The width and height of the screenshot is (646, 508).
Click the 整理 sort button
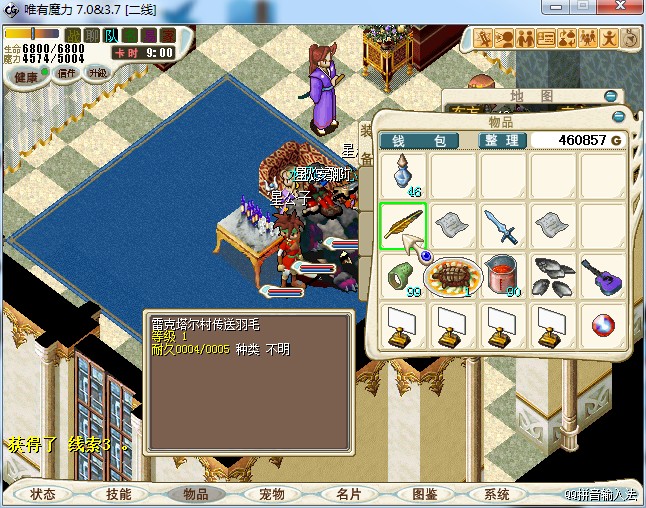[502, 140]
